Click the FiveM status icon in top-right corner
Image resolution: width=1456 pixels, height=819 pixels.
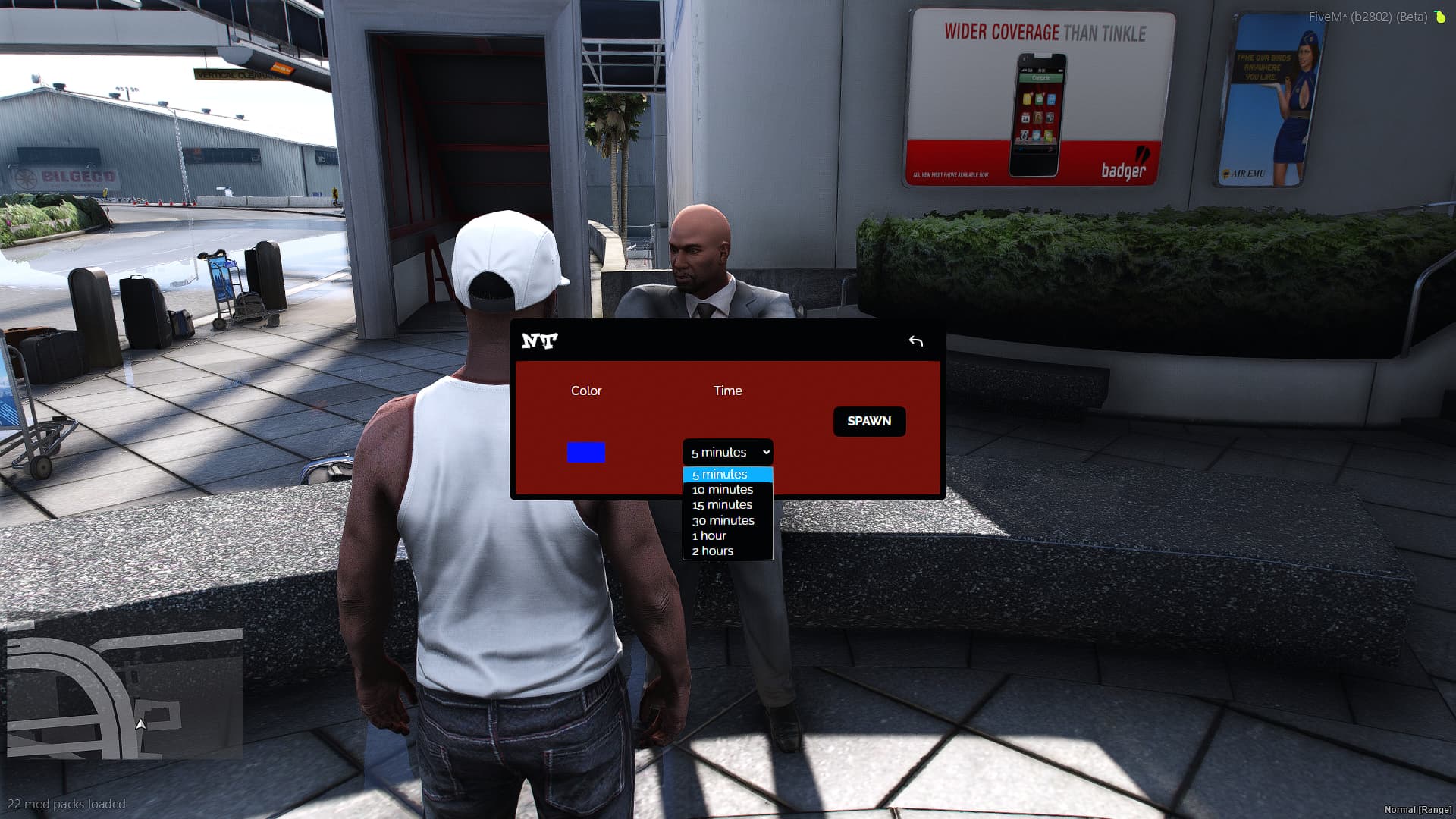1440,16
